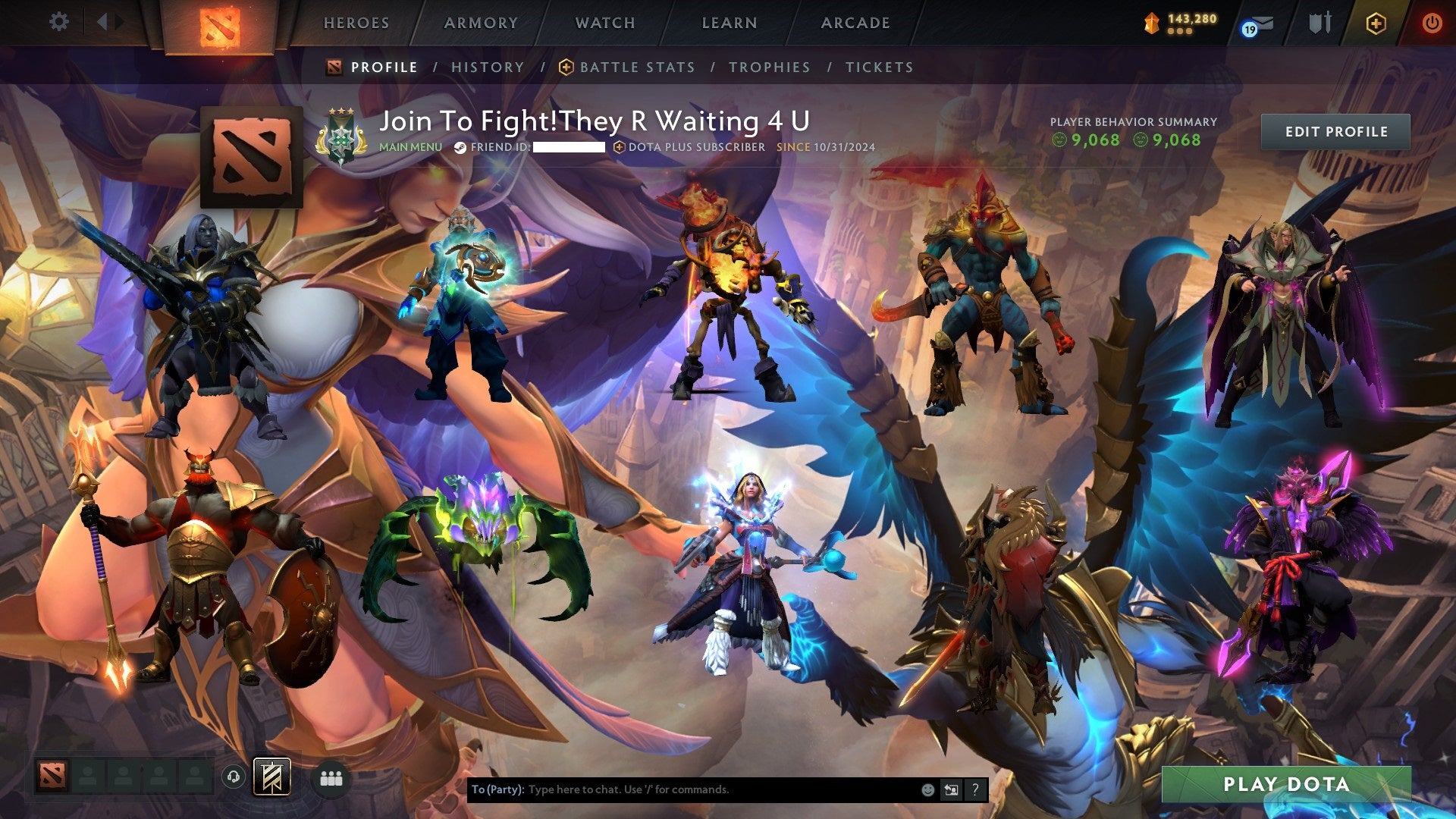Open voice chat headphones icon
1456x819 pixels.
click(235, 778)
